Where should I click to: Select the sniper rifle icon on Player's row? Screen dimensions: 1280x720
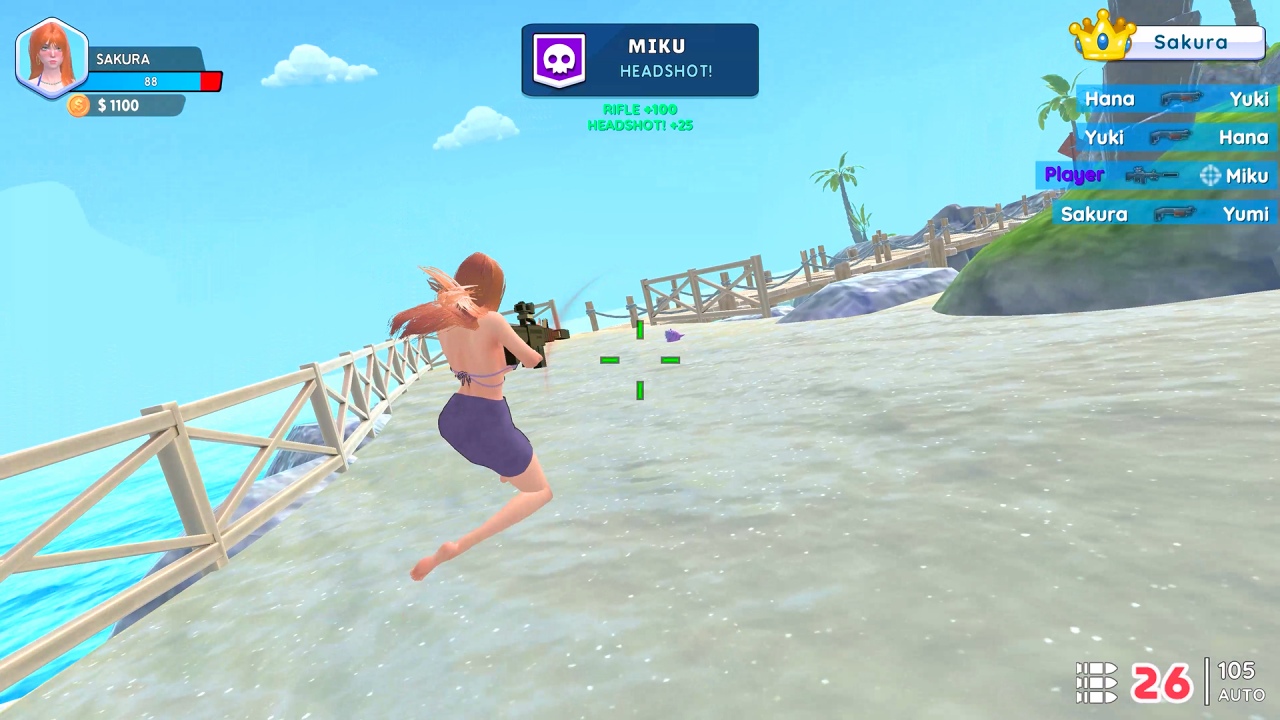tap(1150, 175)
